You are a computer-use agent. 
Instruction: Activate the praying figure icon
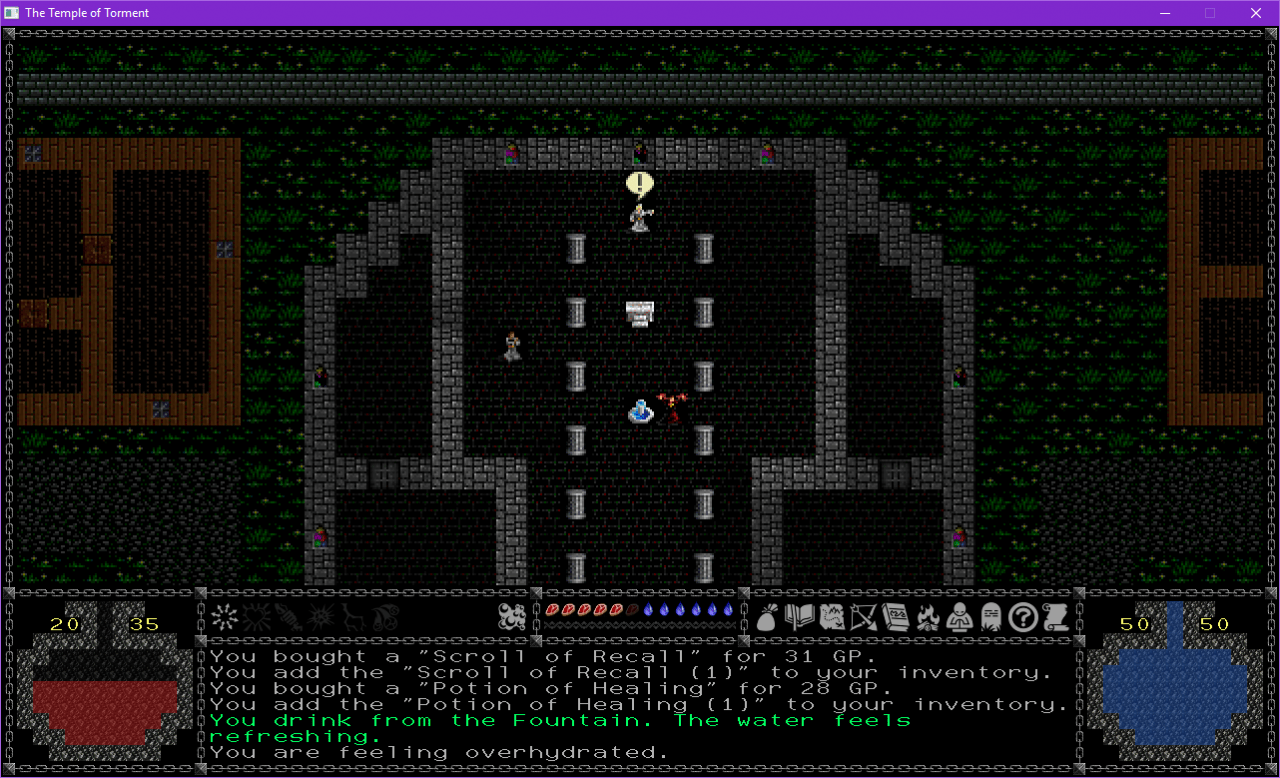point(958,617)
